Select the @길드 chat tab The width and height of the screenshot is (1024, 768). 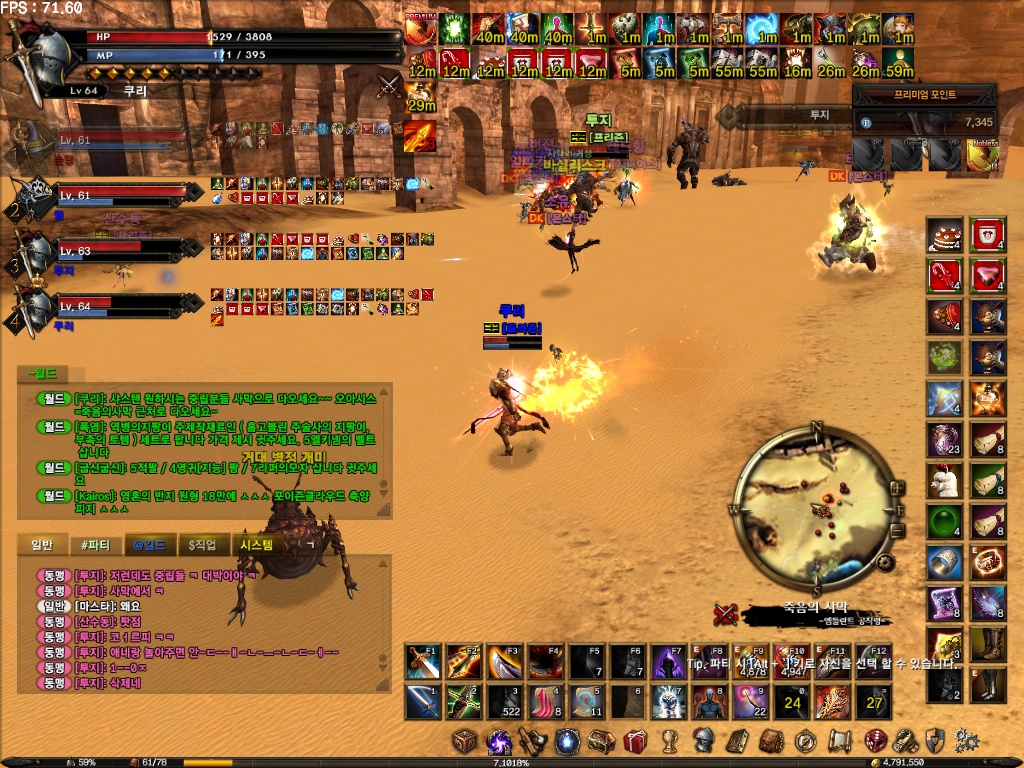tap(149, 545)
